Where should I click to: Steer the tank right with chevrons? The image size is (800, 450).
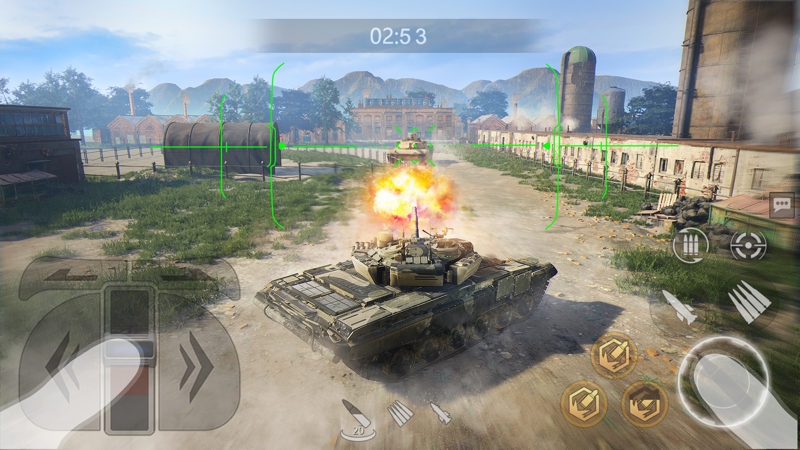click(196, 368)
